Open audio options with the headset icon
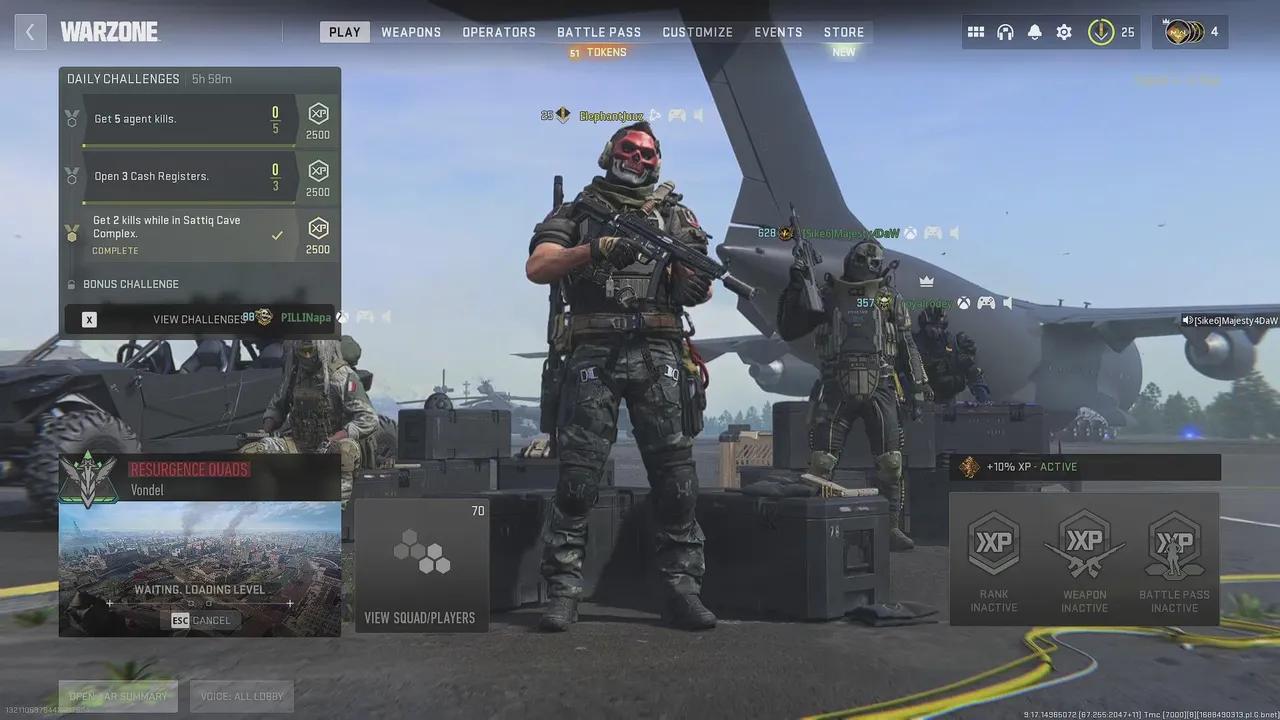Image resolution: width=1280 pixels, height=720 pixels. [1004, 31]
